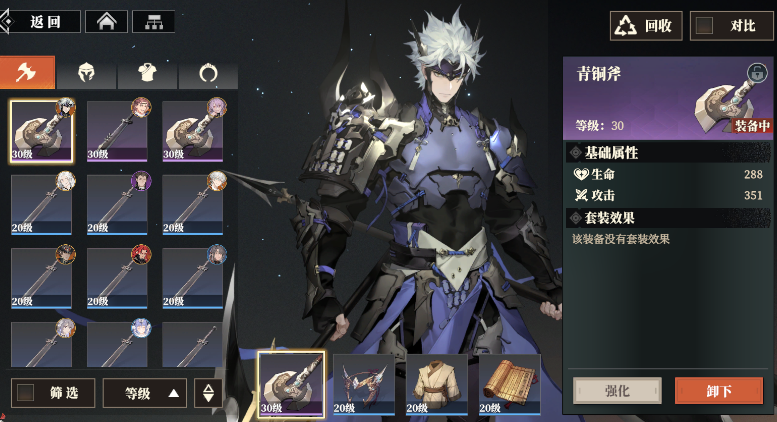The image size is (777, 422).
Task: Select the equipped headband accessory slot
Action: click(x=364, y=383)
